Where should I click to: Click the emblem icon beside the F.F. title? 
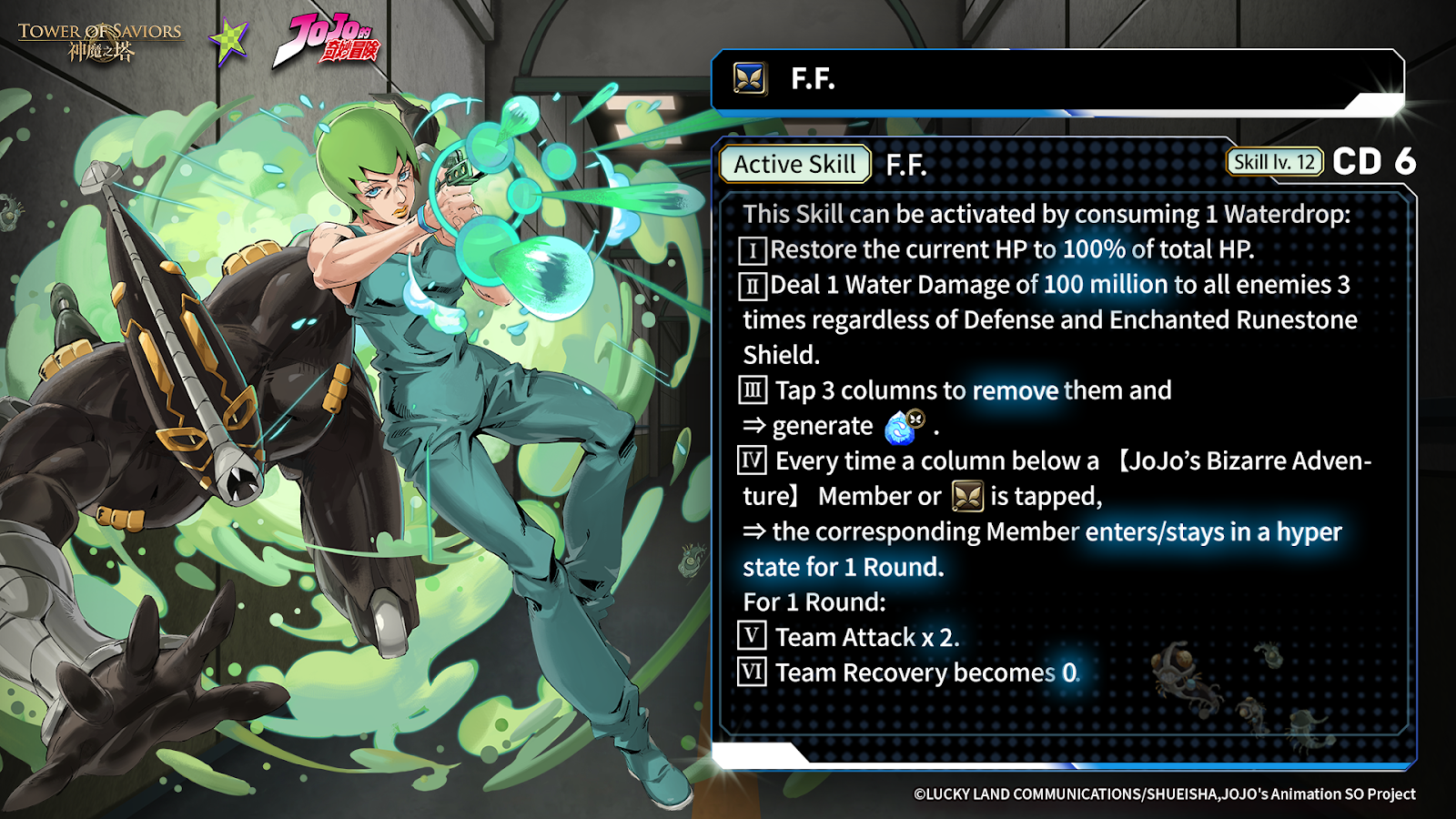click(750, 79)
